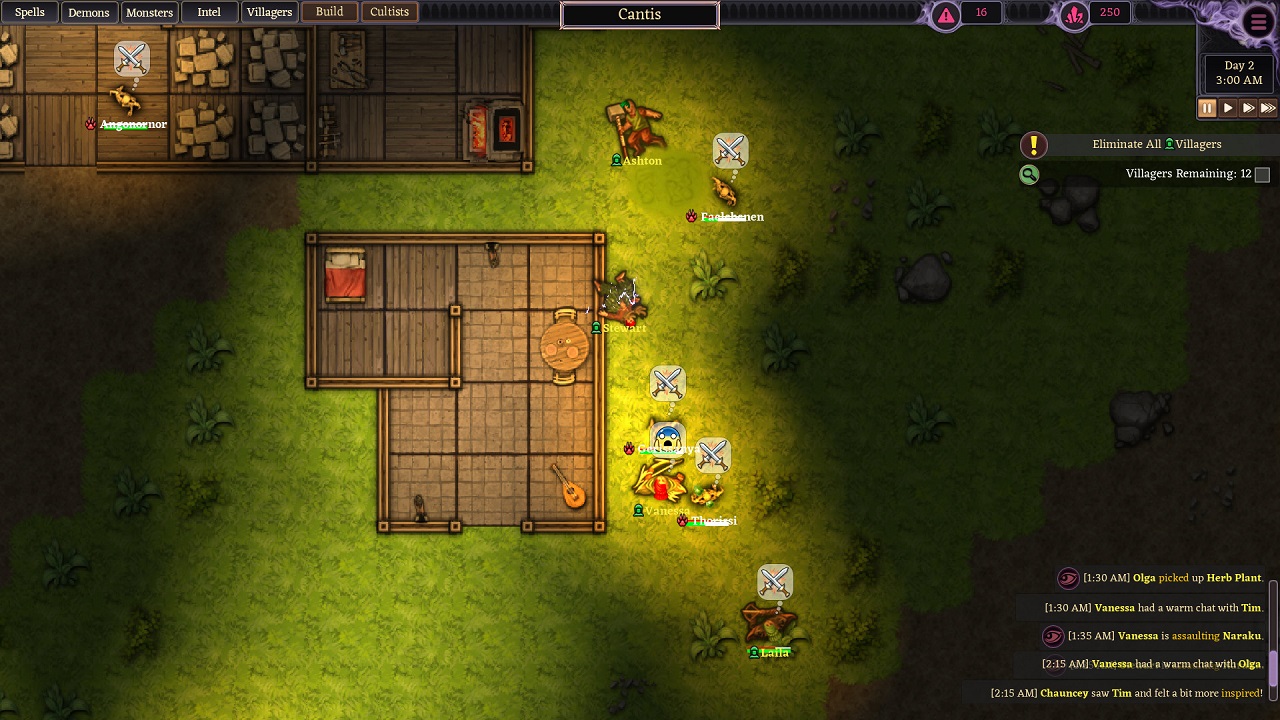This screenshot has height=720, width=1280.
Task: Open the Demons menu
Action: (88, 12)
